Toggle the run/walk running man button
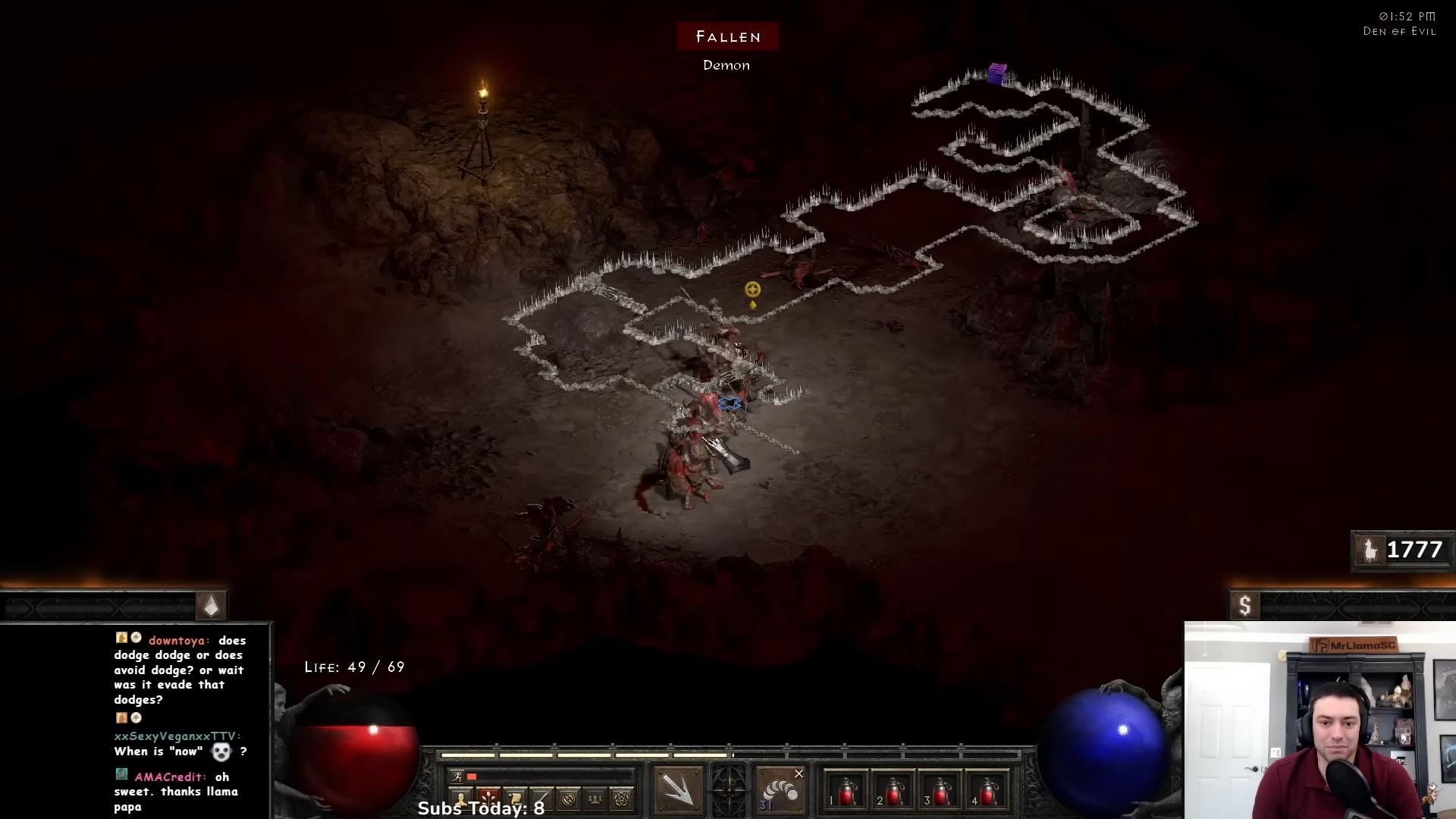This screenshot has width=1456, height=819. click(457, 776)
